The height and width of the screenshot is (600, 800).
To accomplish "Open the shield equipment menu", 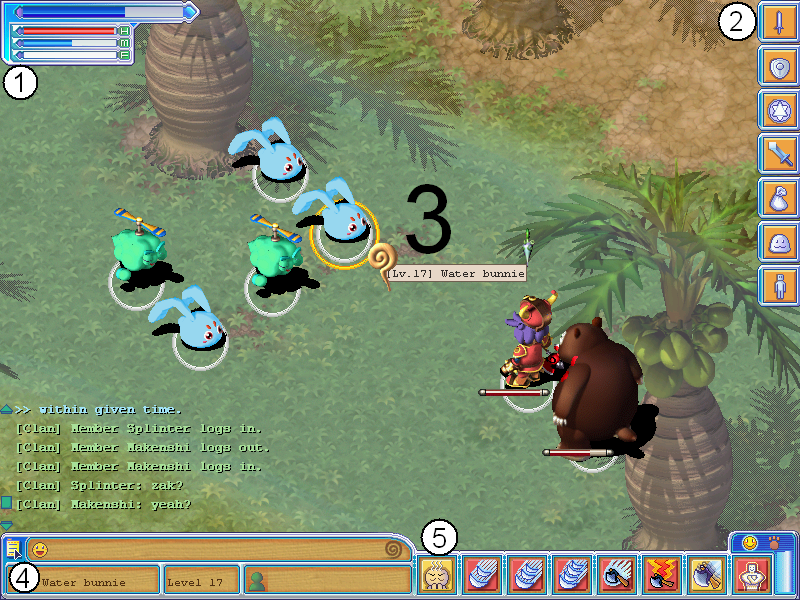I will [778, 67].
